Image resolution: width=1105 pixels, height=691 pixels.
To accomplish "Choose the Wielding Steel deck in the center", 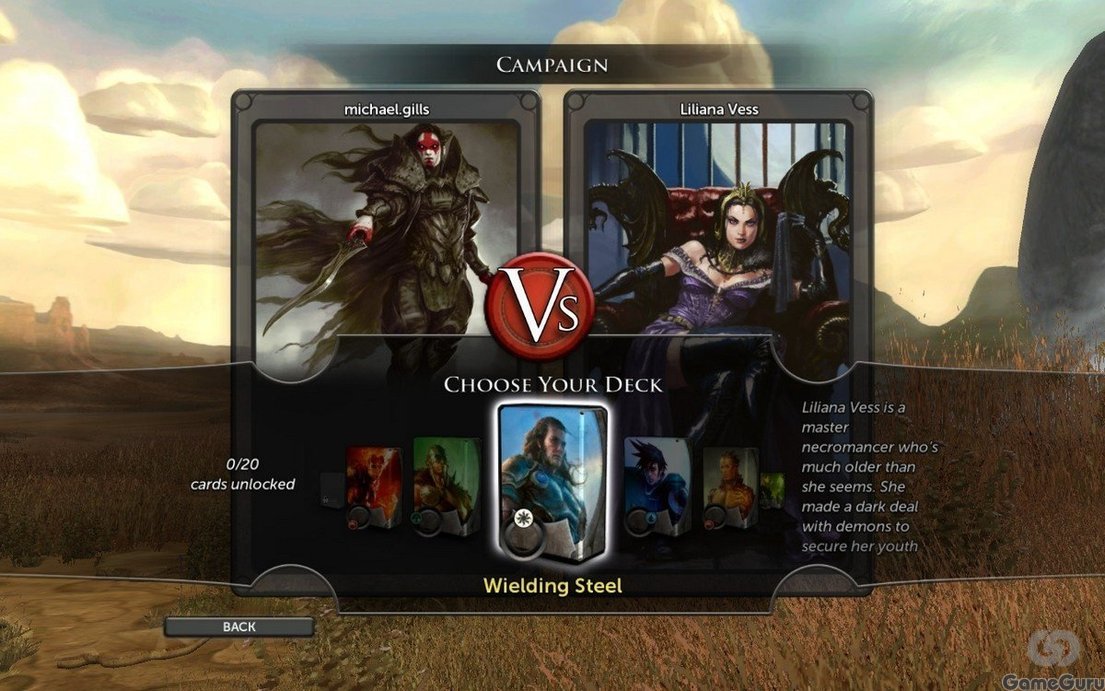I will pos(551,485).
